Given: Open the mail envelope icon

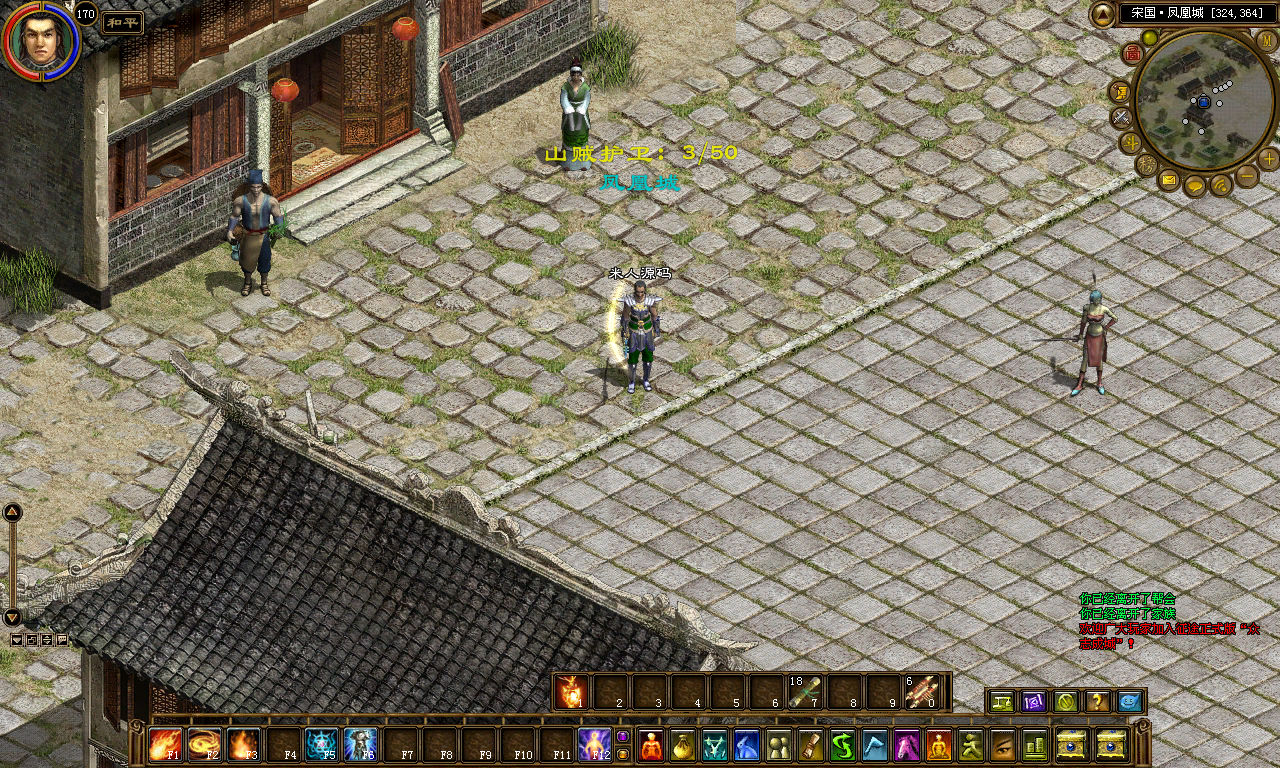Looking at the screenshot, I should [x=1169, y=180].
